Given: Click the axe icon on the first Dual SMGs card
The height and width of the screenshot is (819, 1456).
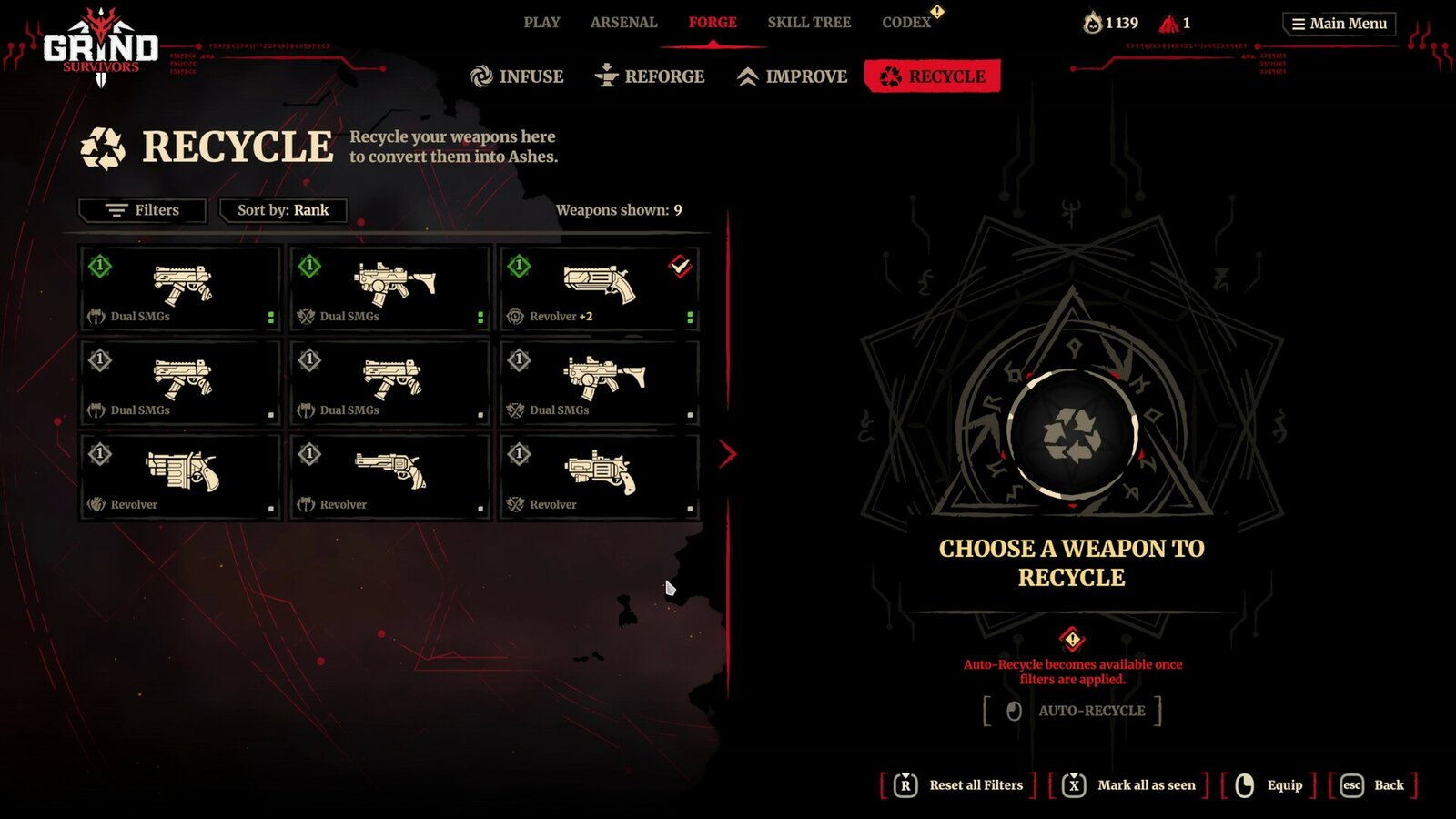Looking at the screenshot, I should point(95,317).
